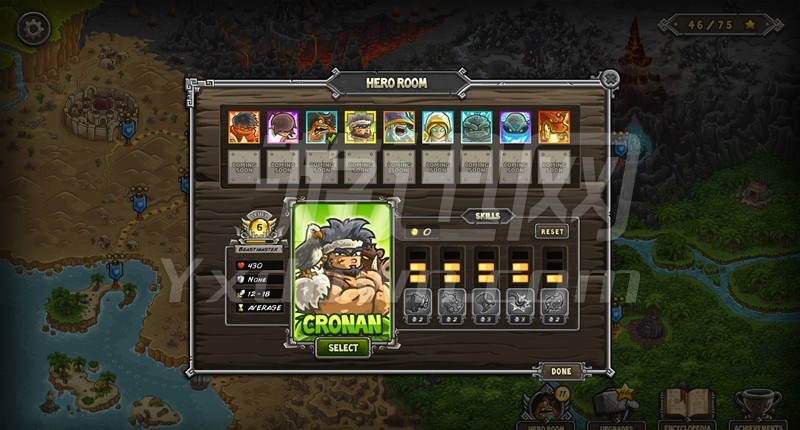Upgrade the boar skill icon
The image size is (800, 430).
coord(417,301)
